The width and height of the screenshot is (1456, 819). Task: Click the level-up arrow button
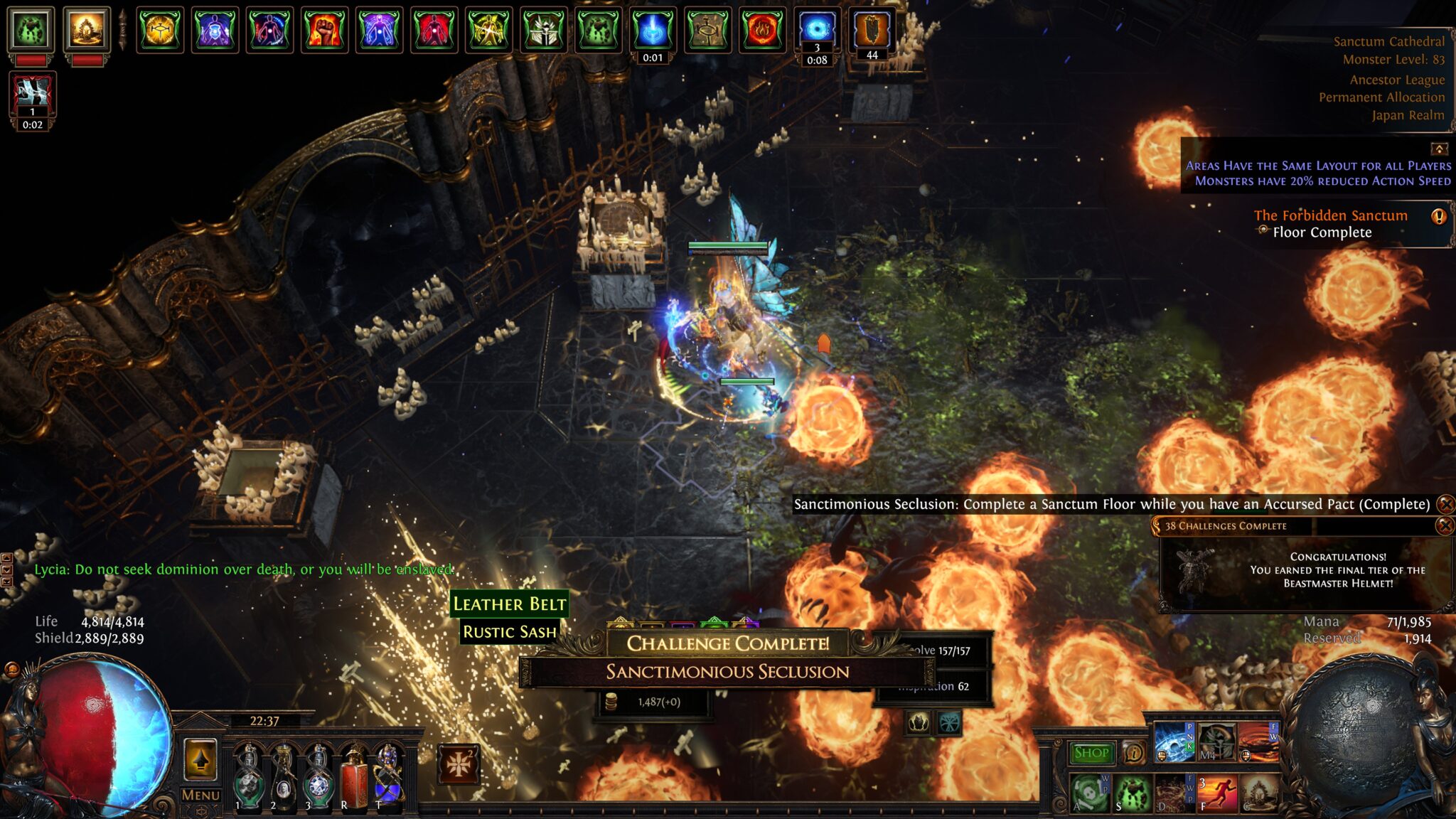click(200, 759)
